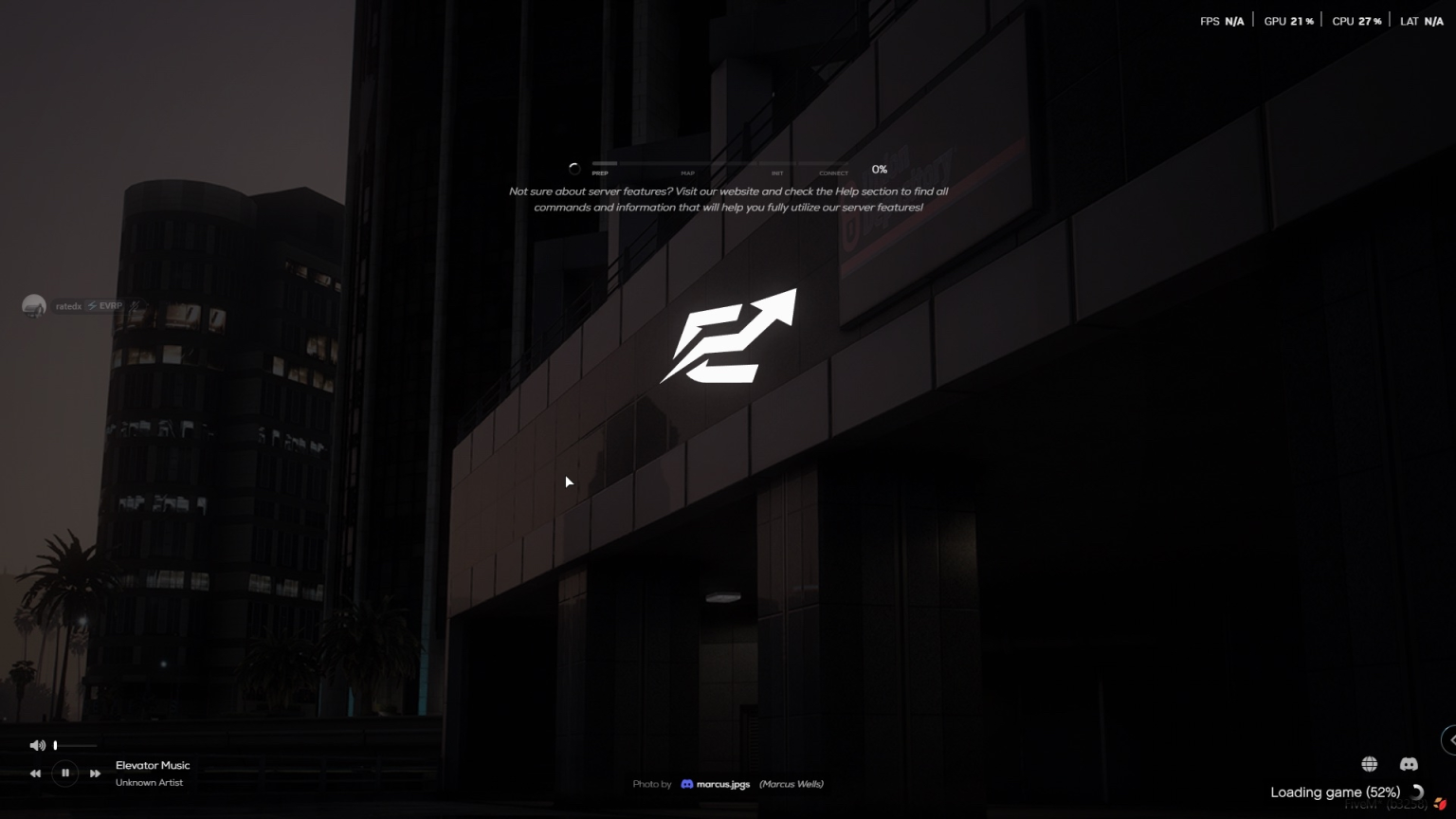
Task: Click the Elevator Music track title
Action: pos(152,765)
